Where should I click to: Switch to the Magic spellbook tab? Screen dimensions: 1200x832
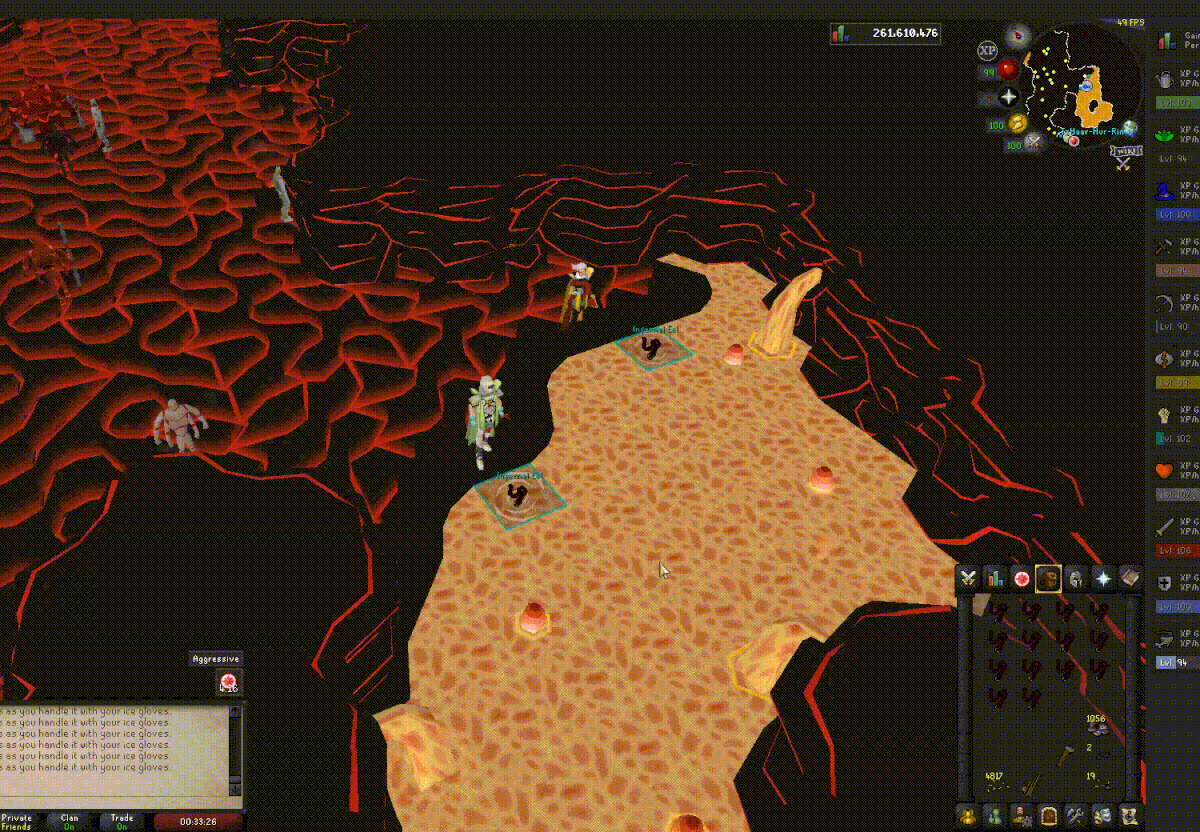point(1130,578)
